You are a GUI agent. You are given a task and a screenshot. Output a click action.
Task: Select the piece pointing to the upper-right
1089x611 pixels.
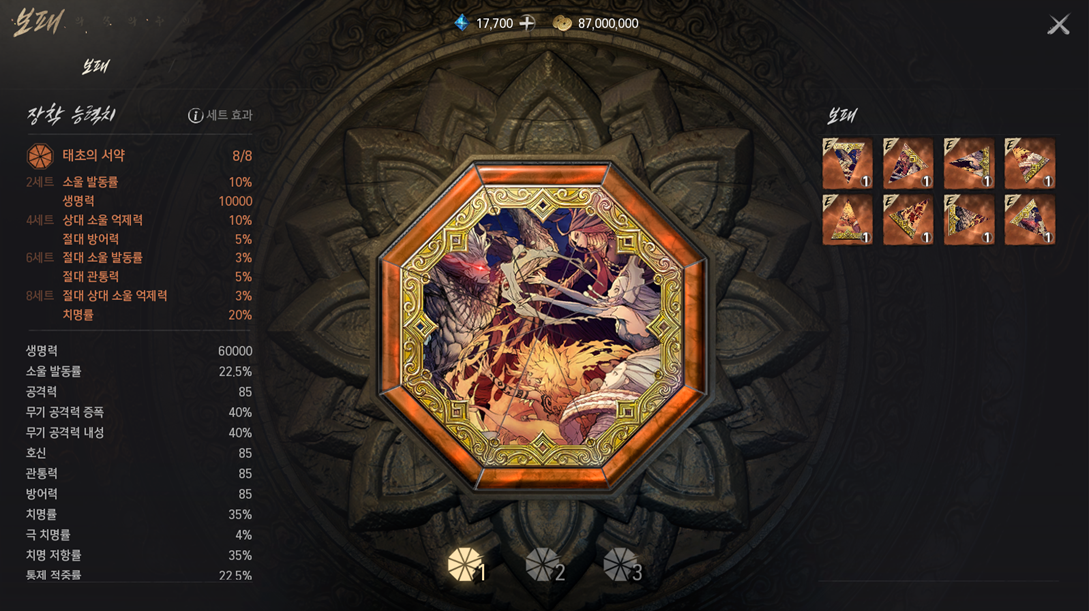tap(908, 220)
